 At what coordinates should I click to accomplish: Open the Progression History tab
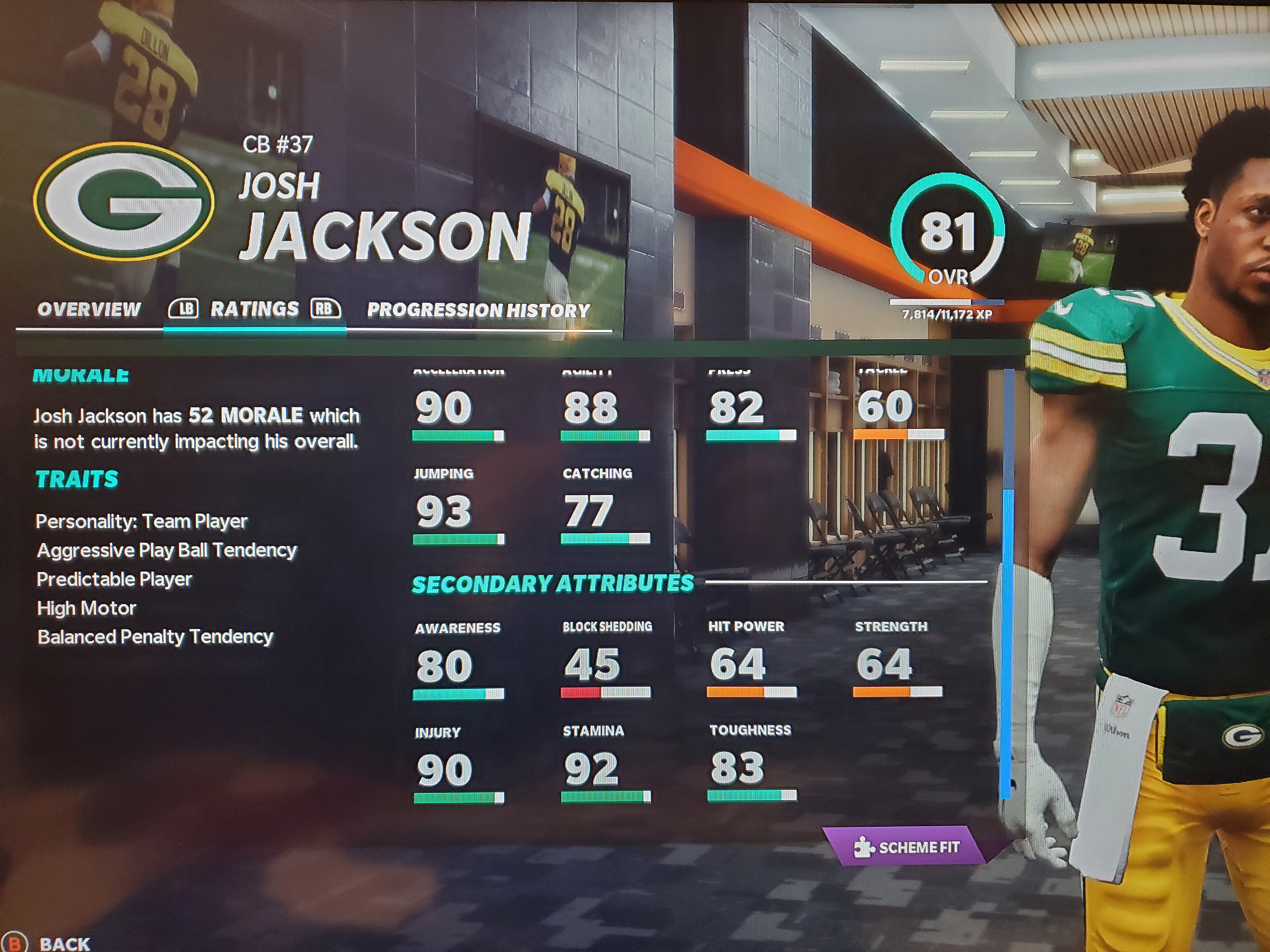pos(478,310)
